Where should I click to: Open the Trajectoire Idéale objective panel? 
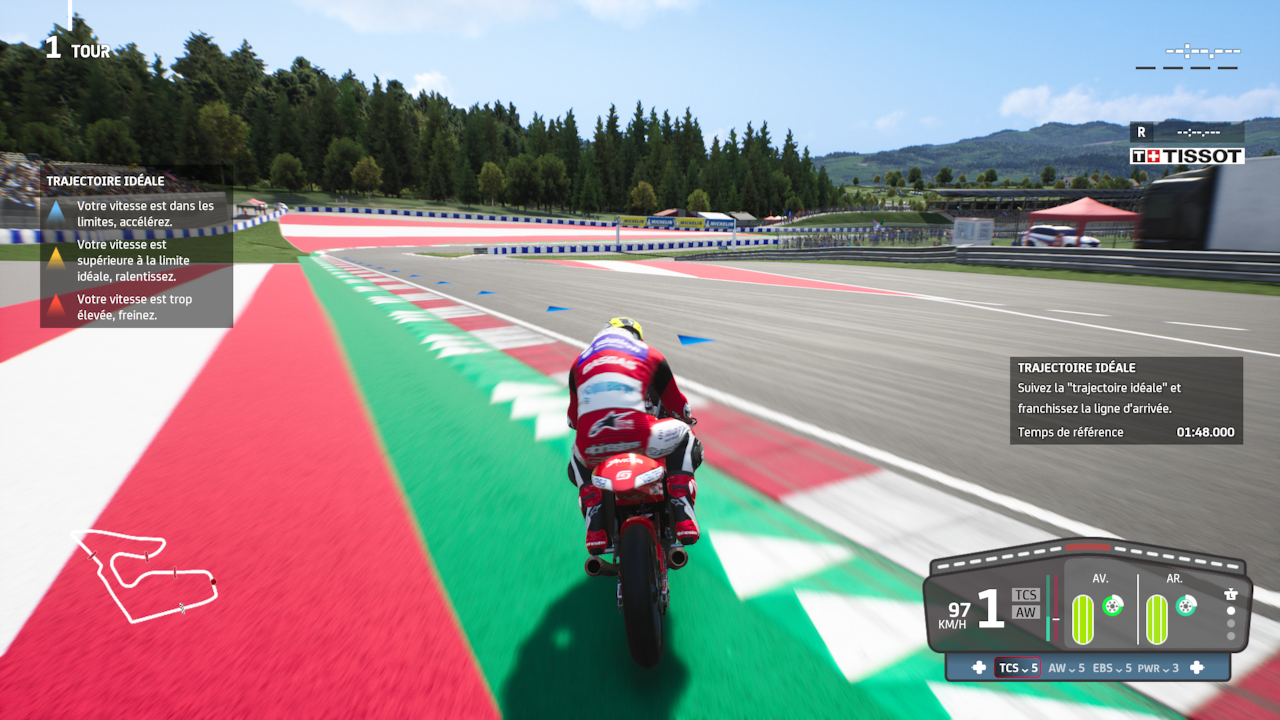click(1126, 400)
